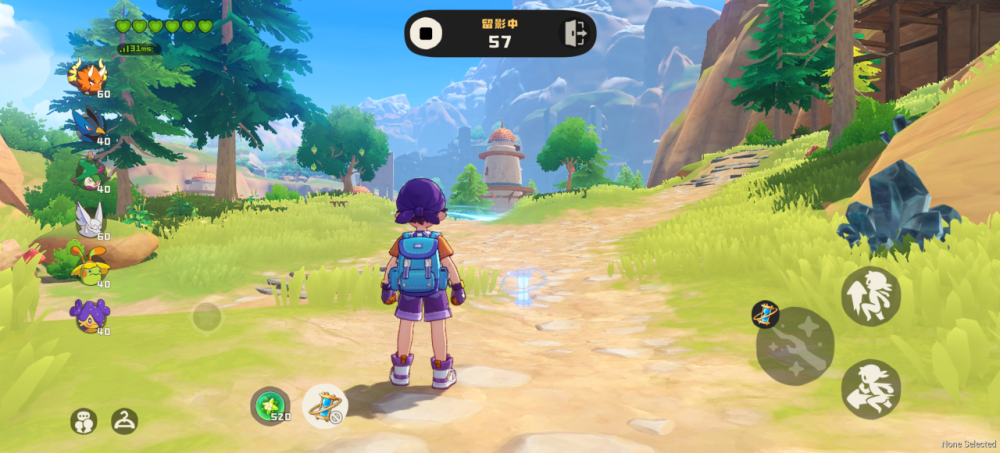This screenshot has height=453, width=1000.
Task: Open the character icon at the bottom left
Action: 83,421
